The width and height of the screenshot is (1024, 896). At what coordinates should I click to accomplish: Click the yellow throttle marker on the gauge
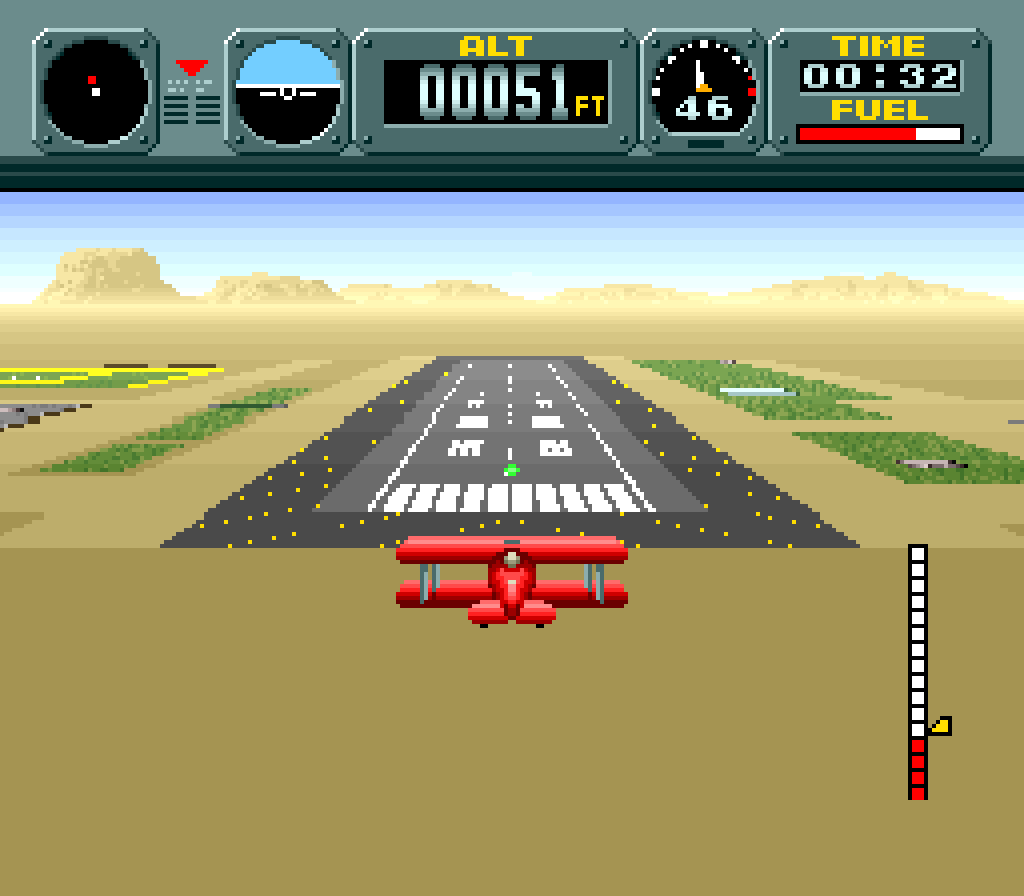coord(940,726)
